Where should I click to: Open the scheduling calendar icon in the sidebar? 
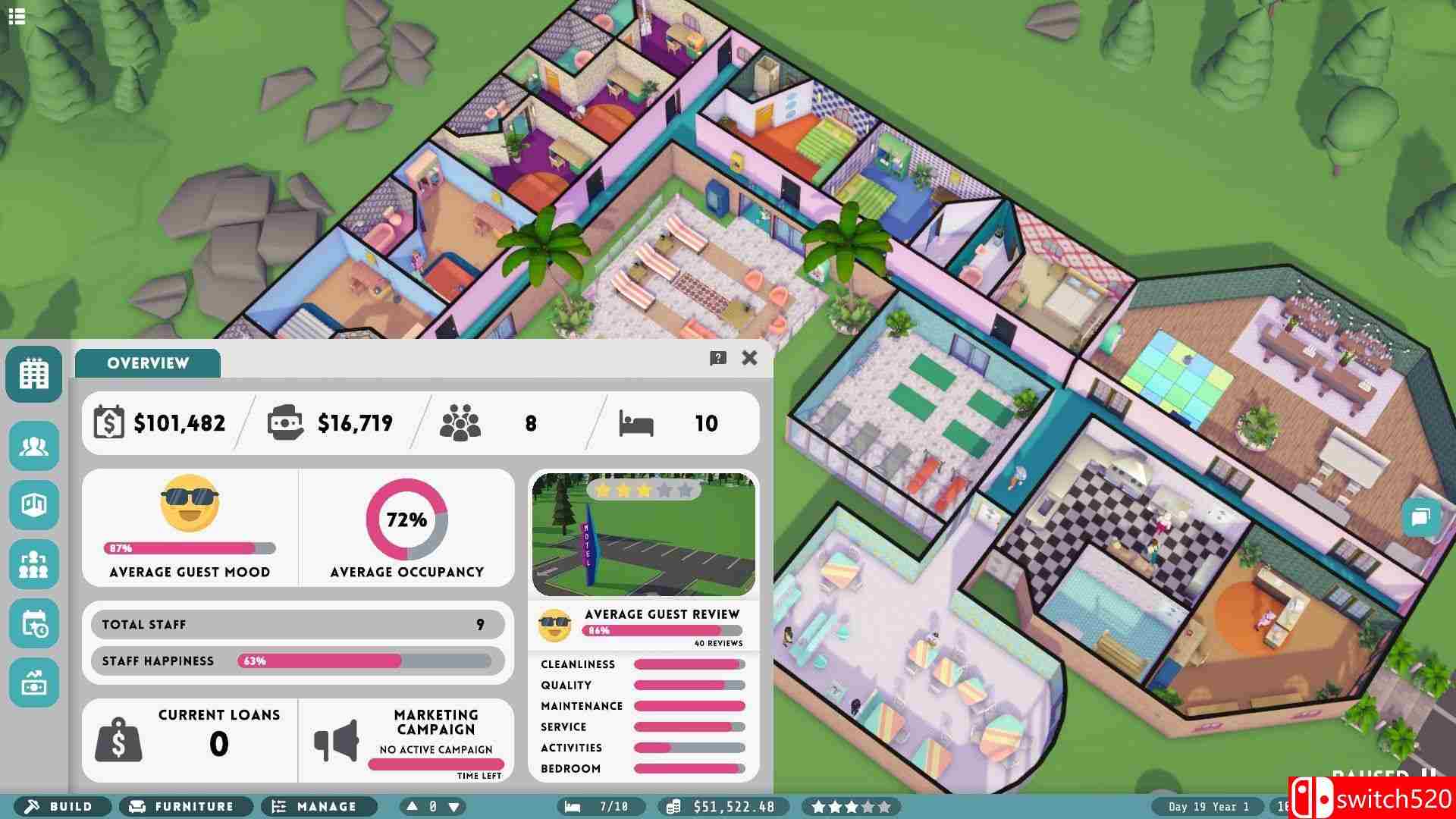coord(34,623)
